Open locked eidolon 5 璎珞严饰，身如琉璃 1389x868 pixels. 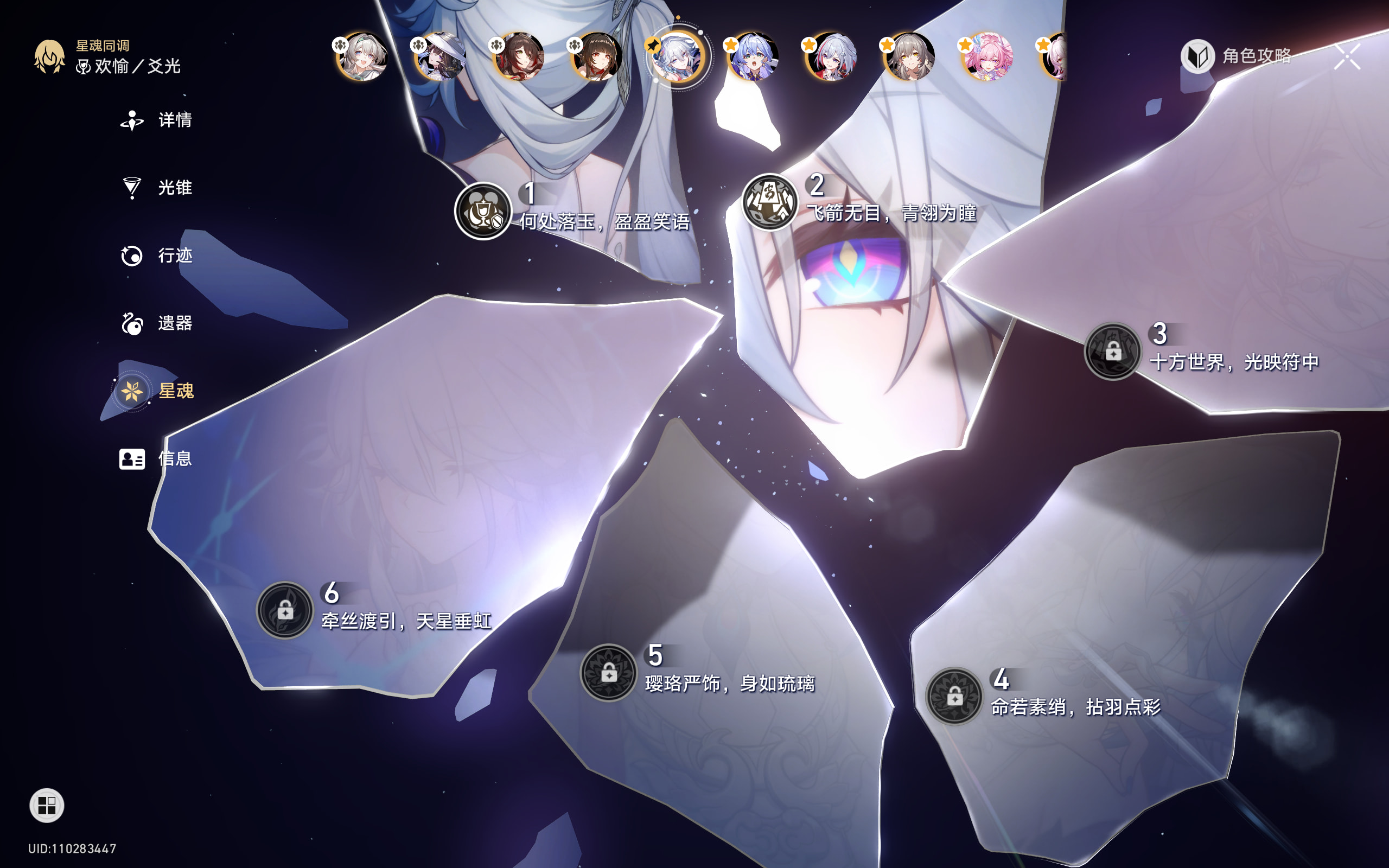[608, 672]
